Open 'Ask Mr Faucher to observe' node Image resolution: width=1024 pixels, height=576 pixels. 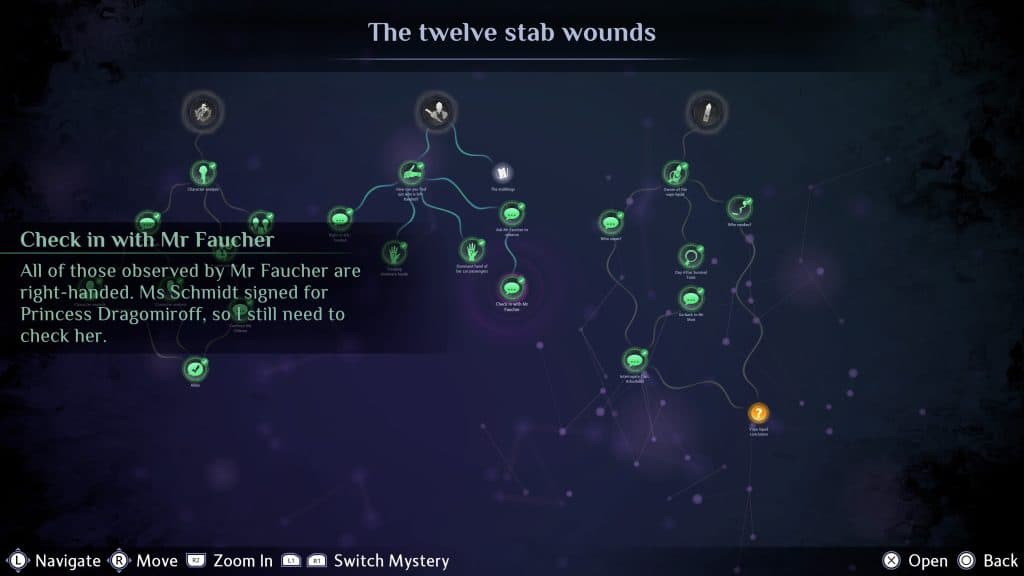tap(512, 212)
